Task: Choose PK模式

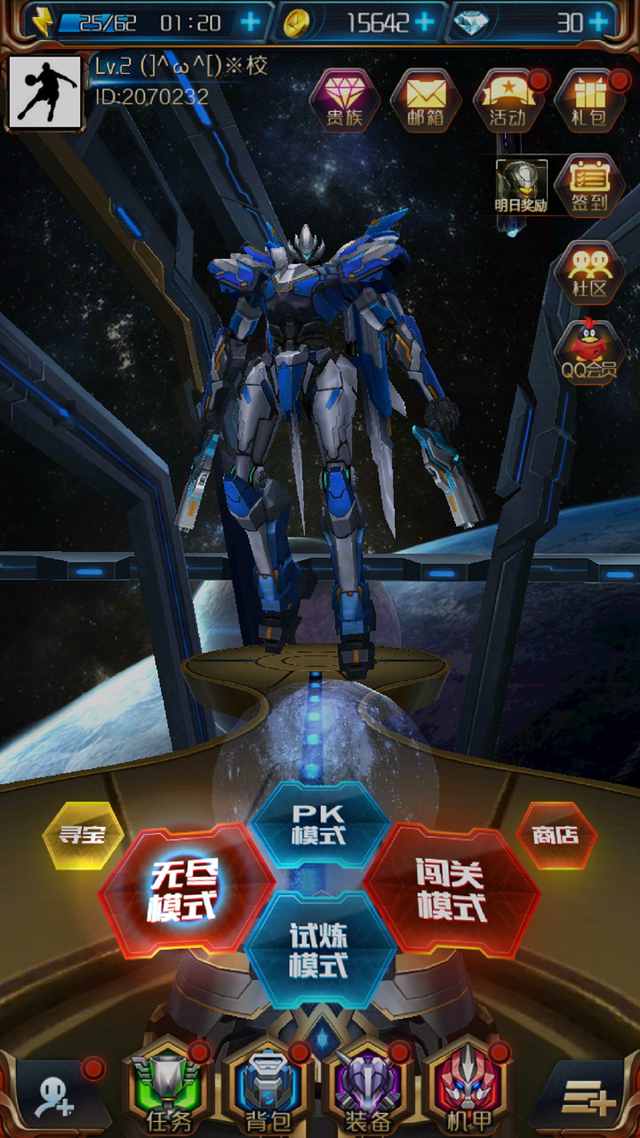Action: [318, 823]
